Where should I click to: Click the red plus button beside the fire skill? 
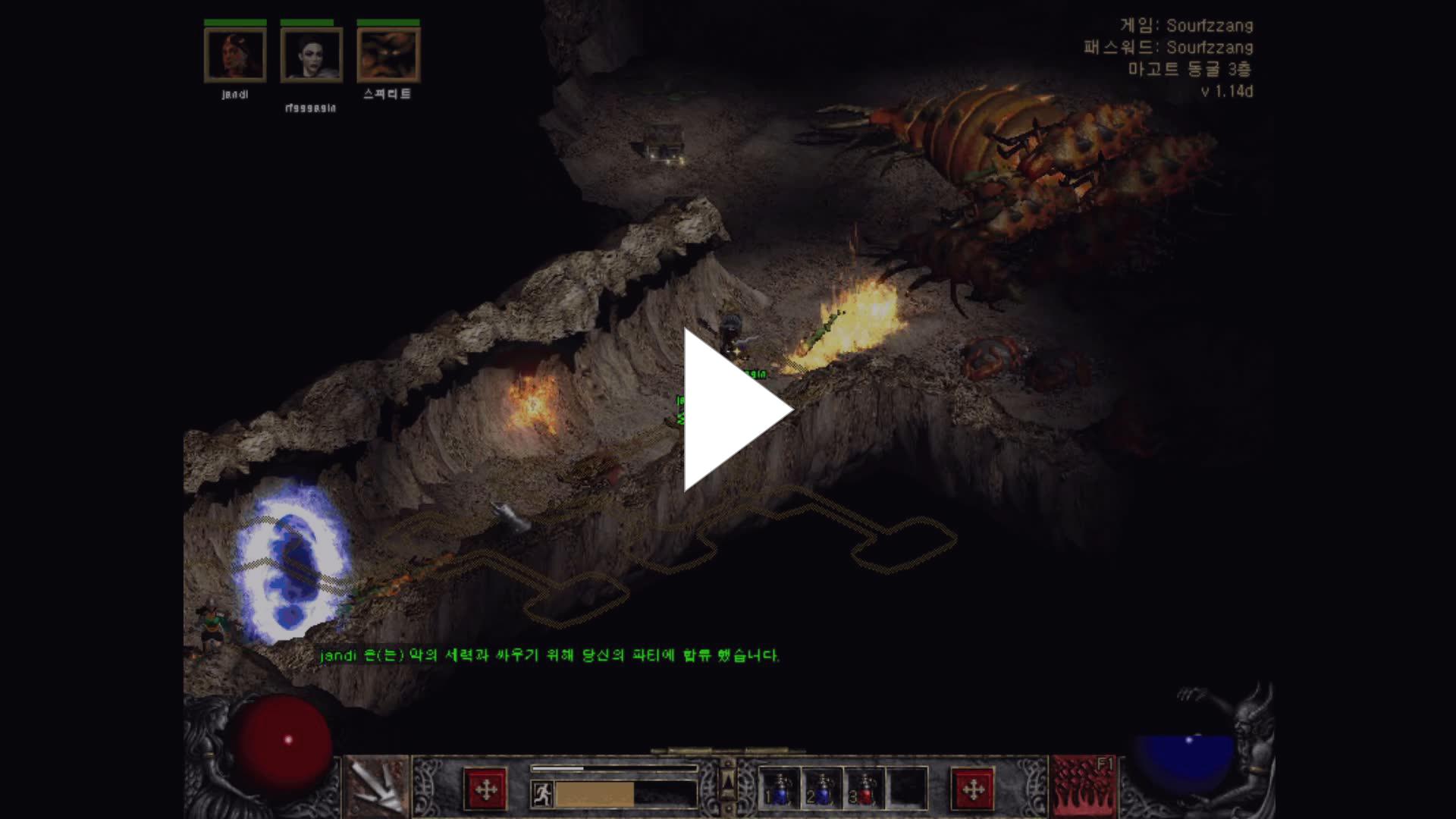point(972,790)
